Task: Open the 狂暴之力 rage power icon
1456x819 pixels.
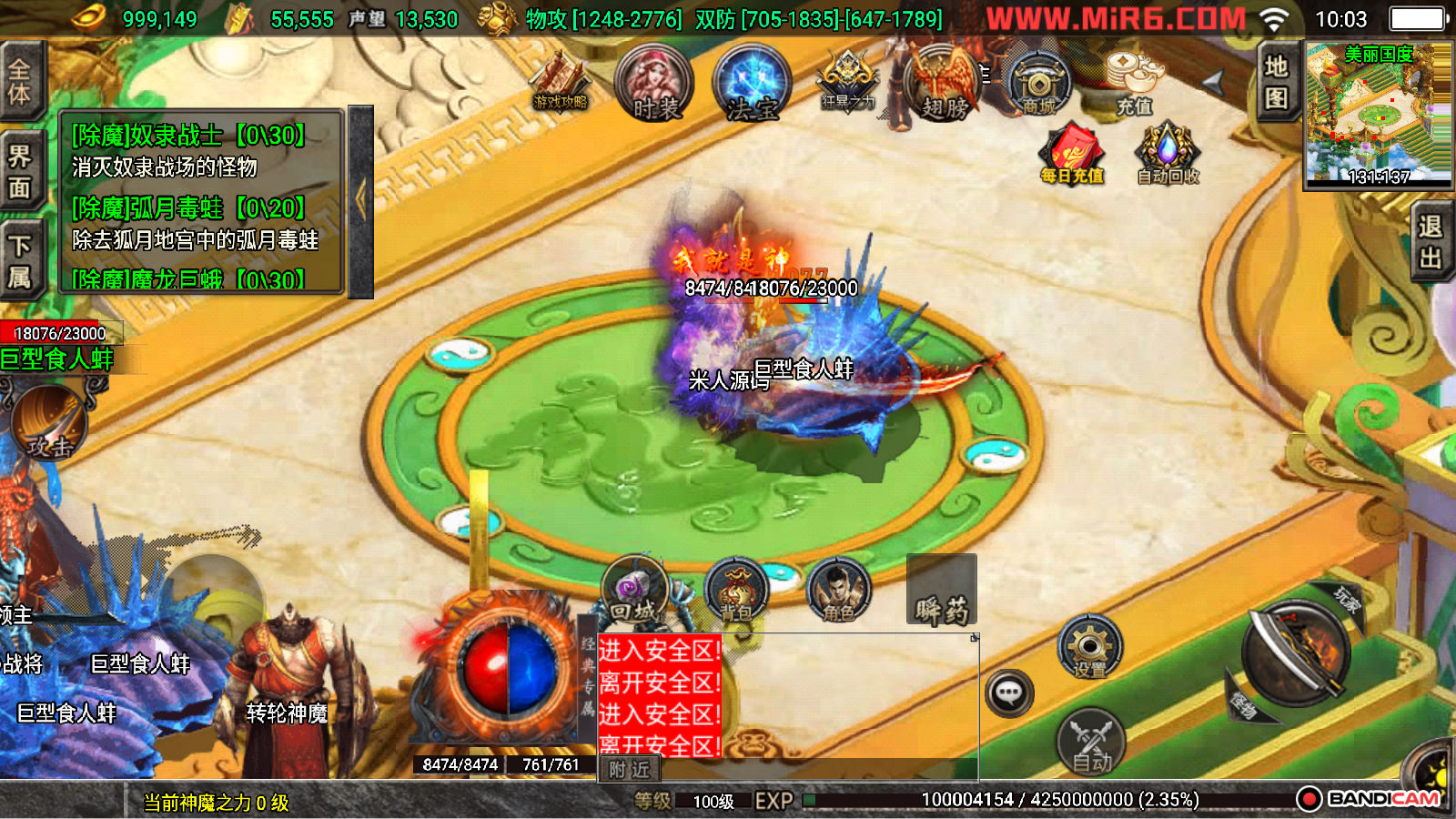Action: (847, 82)
